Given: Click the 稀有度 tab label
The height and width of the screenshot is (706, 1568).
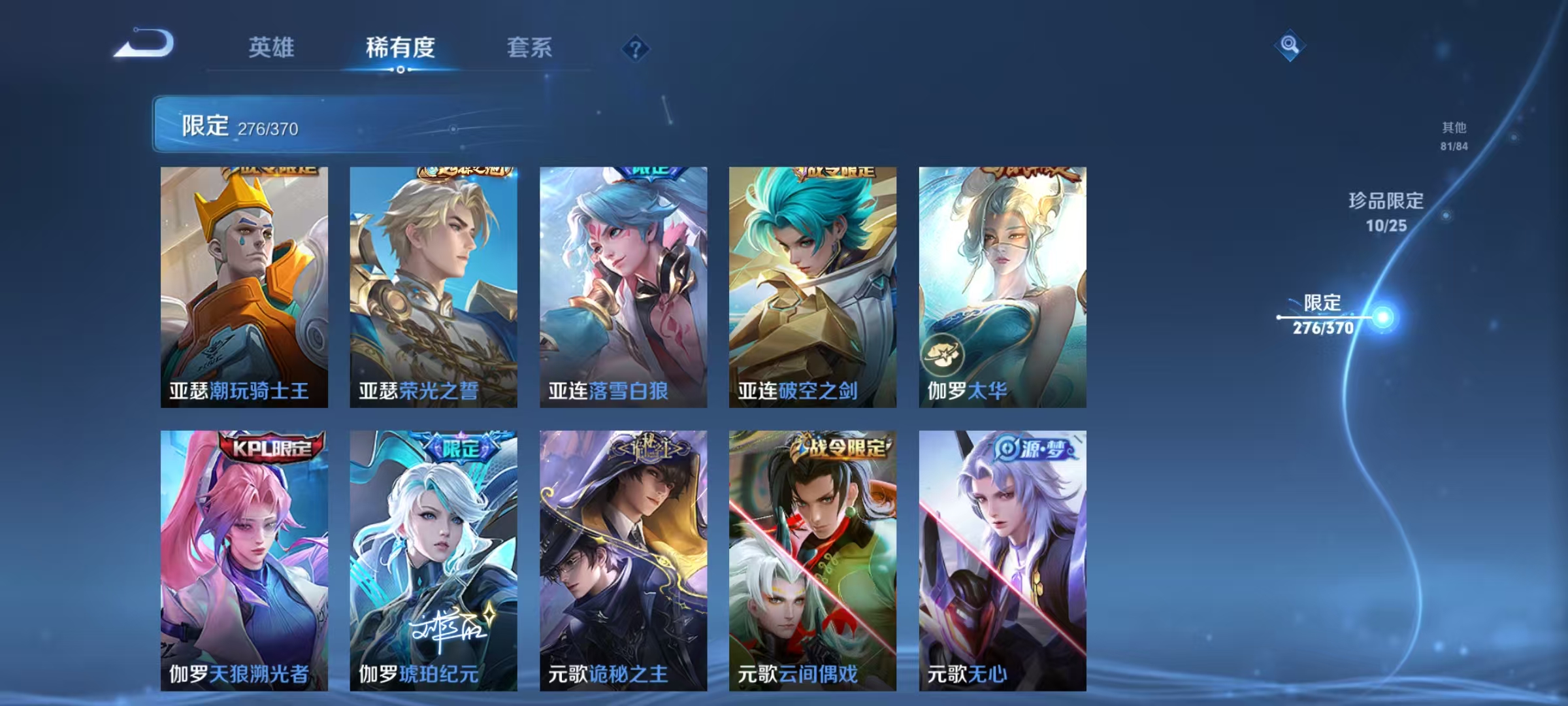Looking at the screenshot, I should pyautogui.click(x=400, y=47).
